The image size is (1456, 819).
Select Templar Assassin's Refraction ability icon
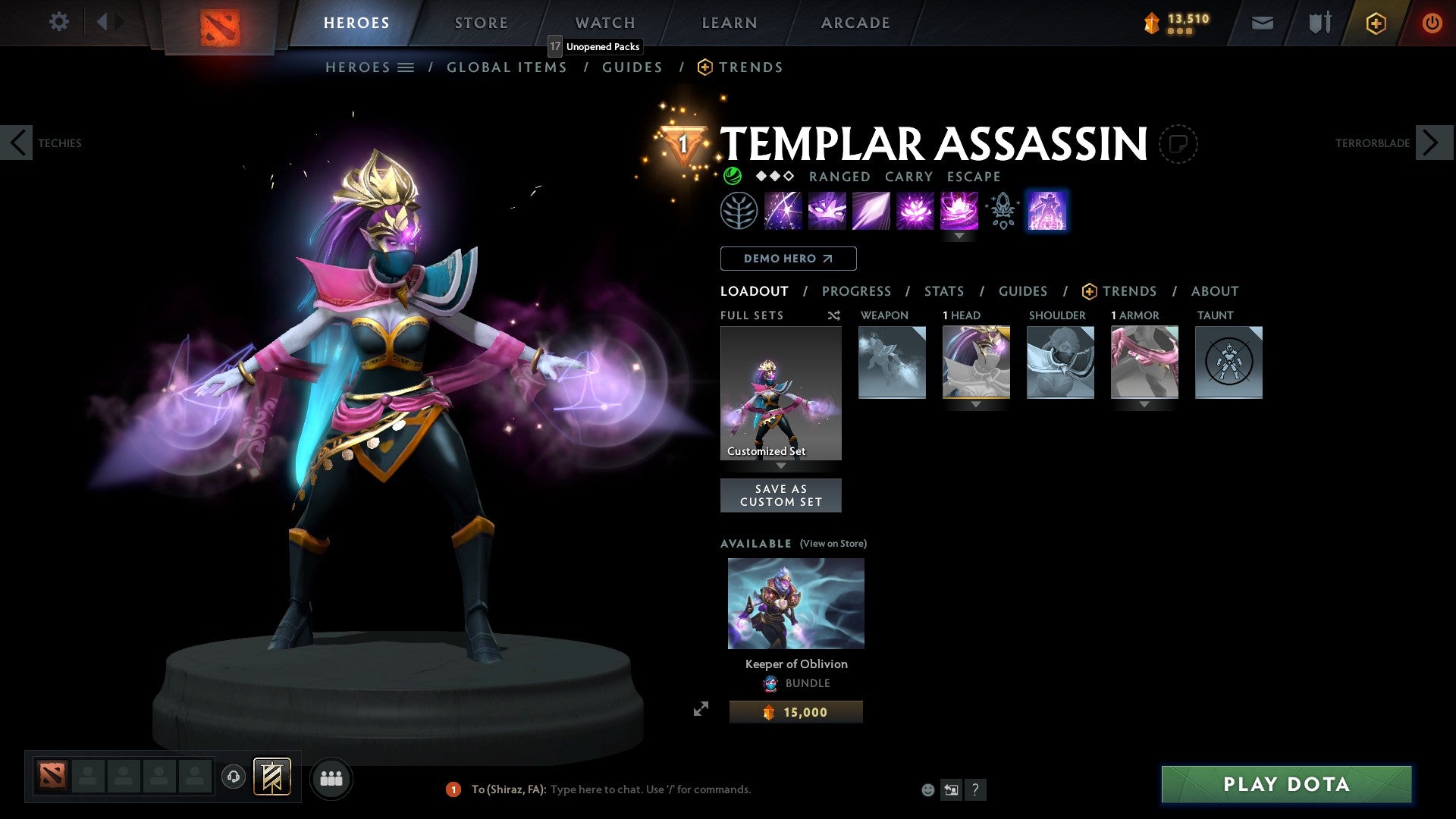[783, 211]
